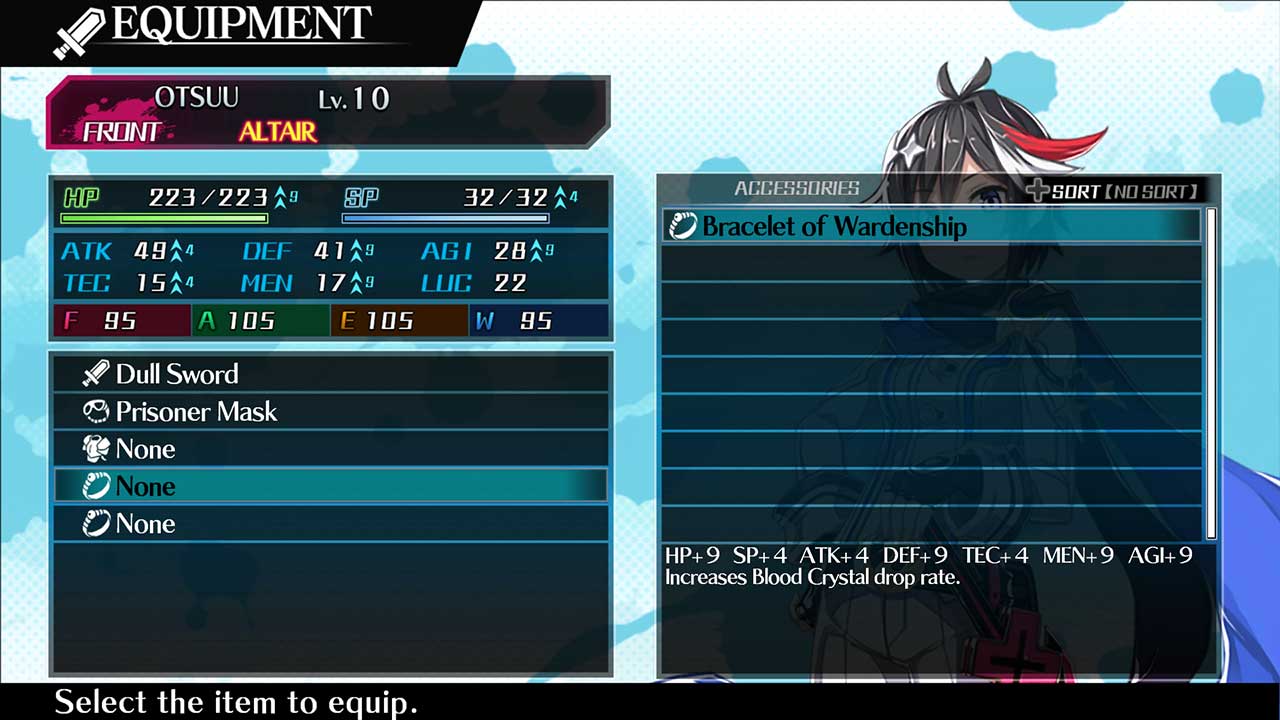
Task: Expand the ATK stat arrow chevron
Action: (175, 251)
